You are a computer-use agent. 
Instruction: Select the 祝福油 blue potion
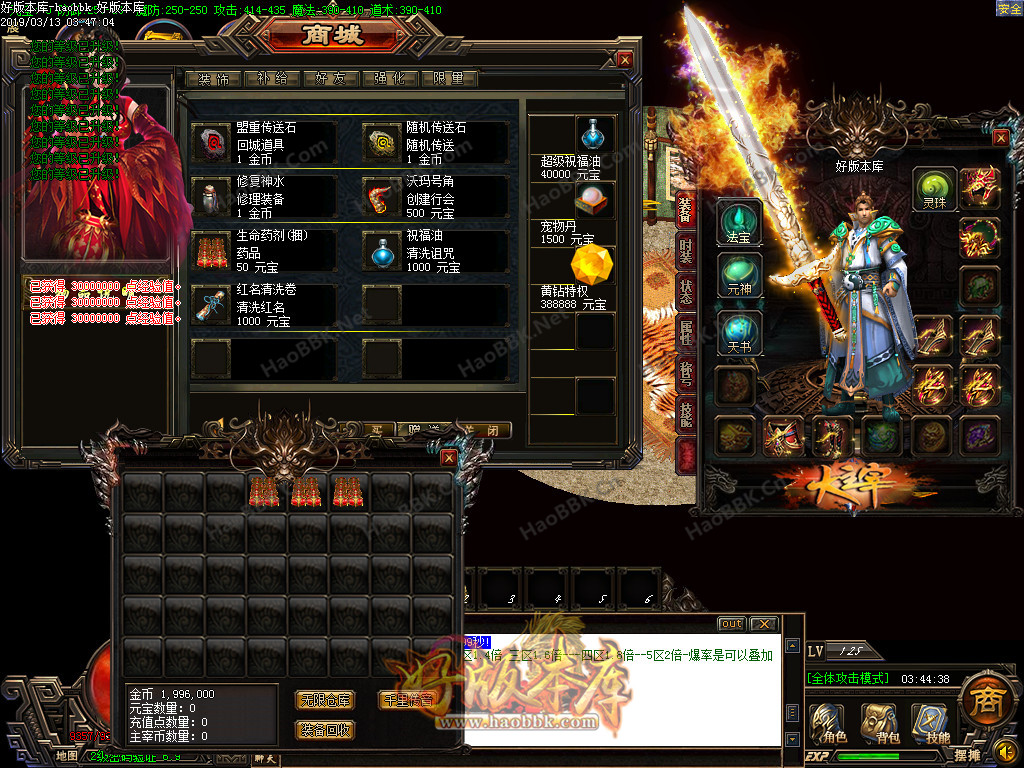(381, 251)
